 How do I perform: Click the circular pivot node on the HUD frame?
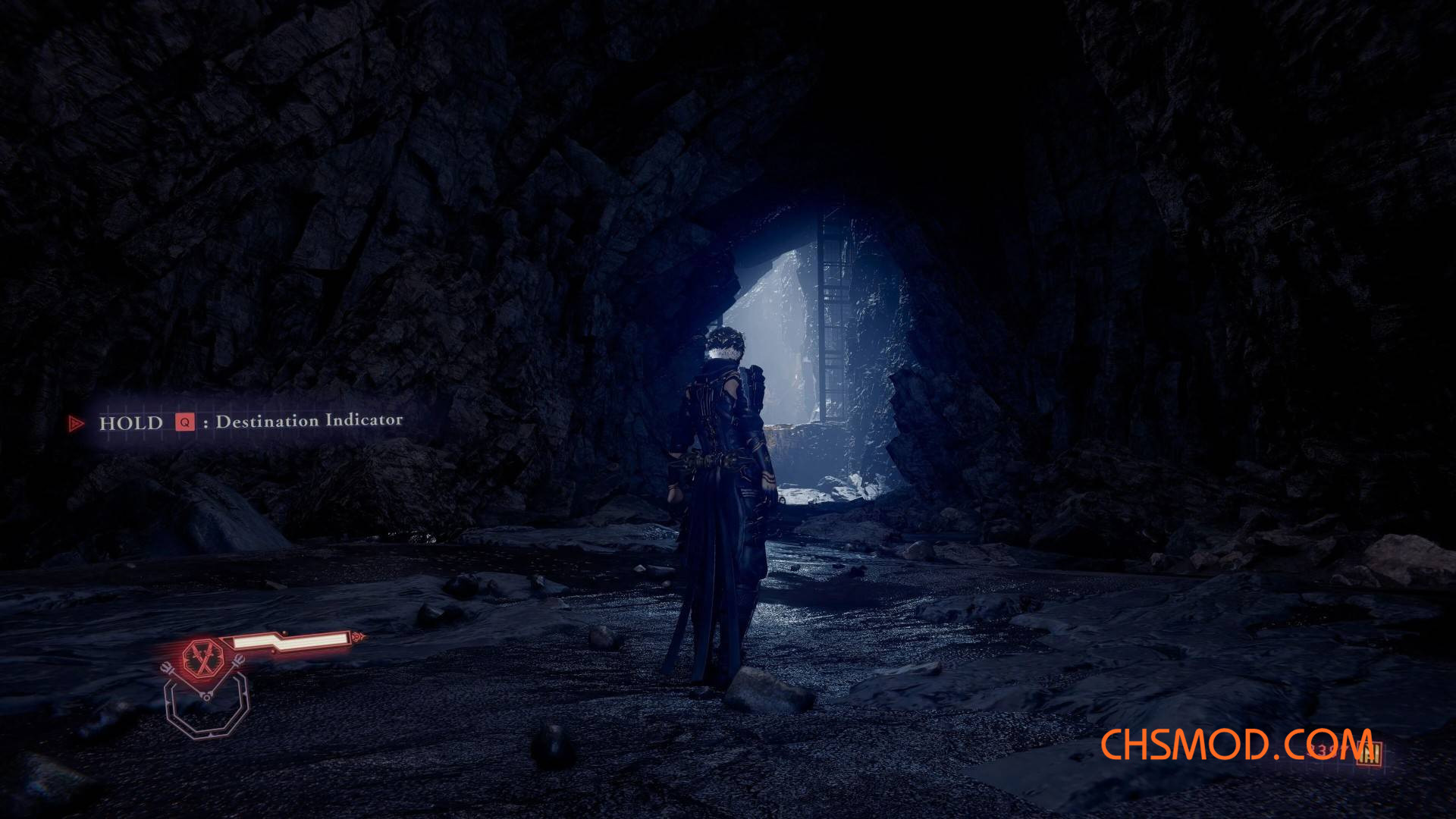pos(207,696)
